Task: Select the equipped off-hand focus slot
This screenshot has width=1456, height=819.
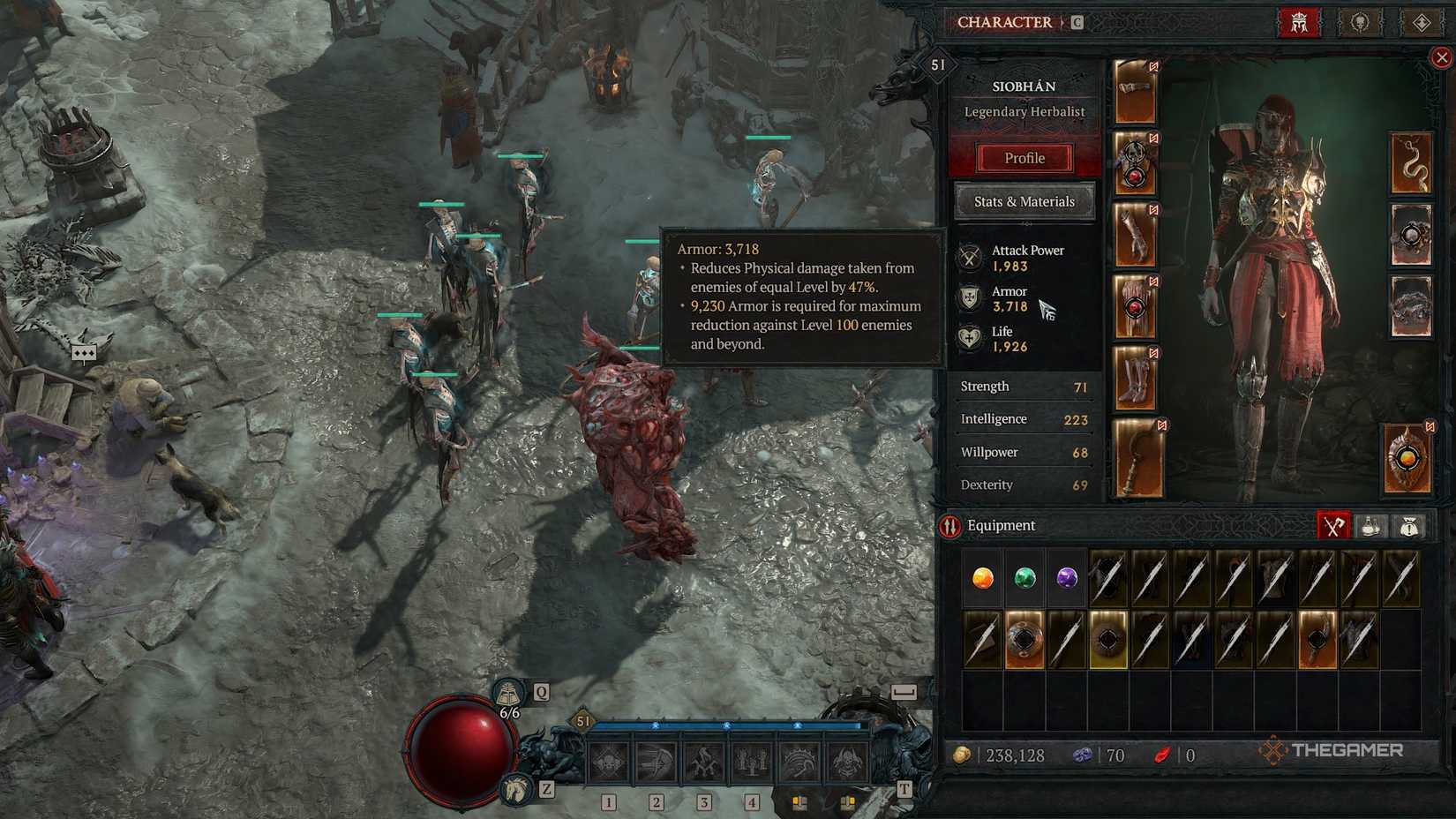Action: pyautogui.click(x=1406, y=459)
